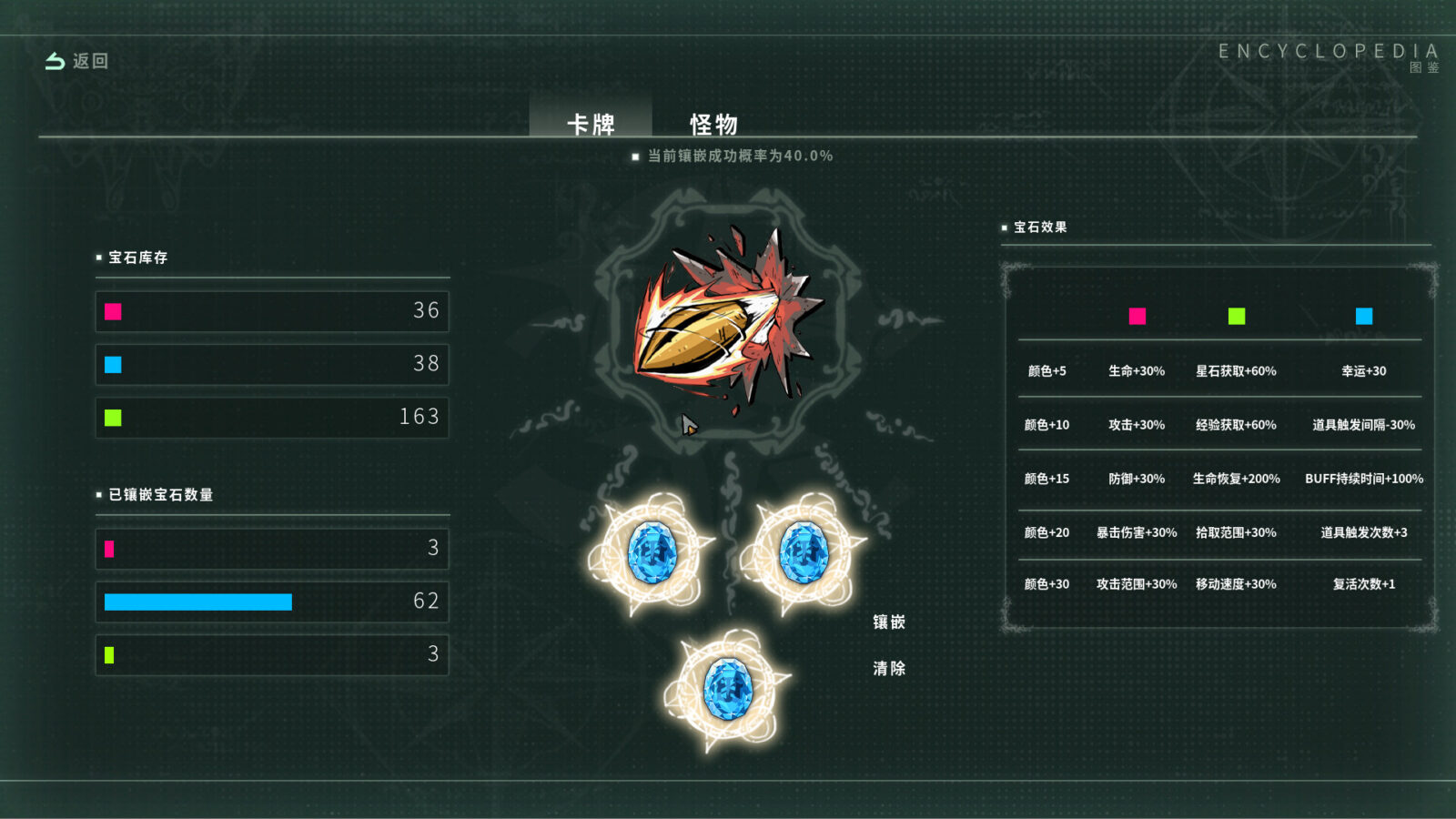Select the top-left blue gem socket

[x=652, y=553]
